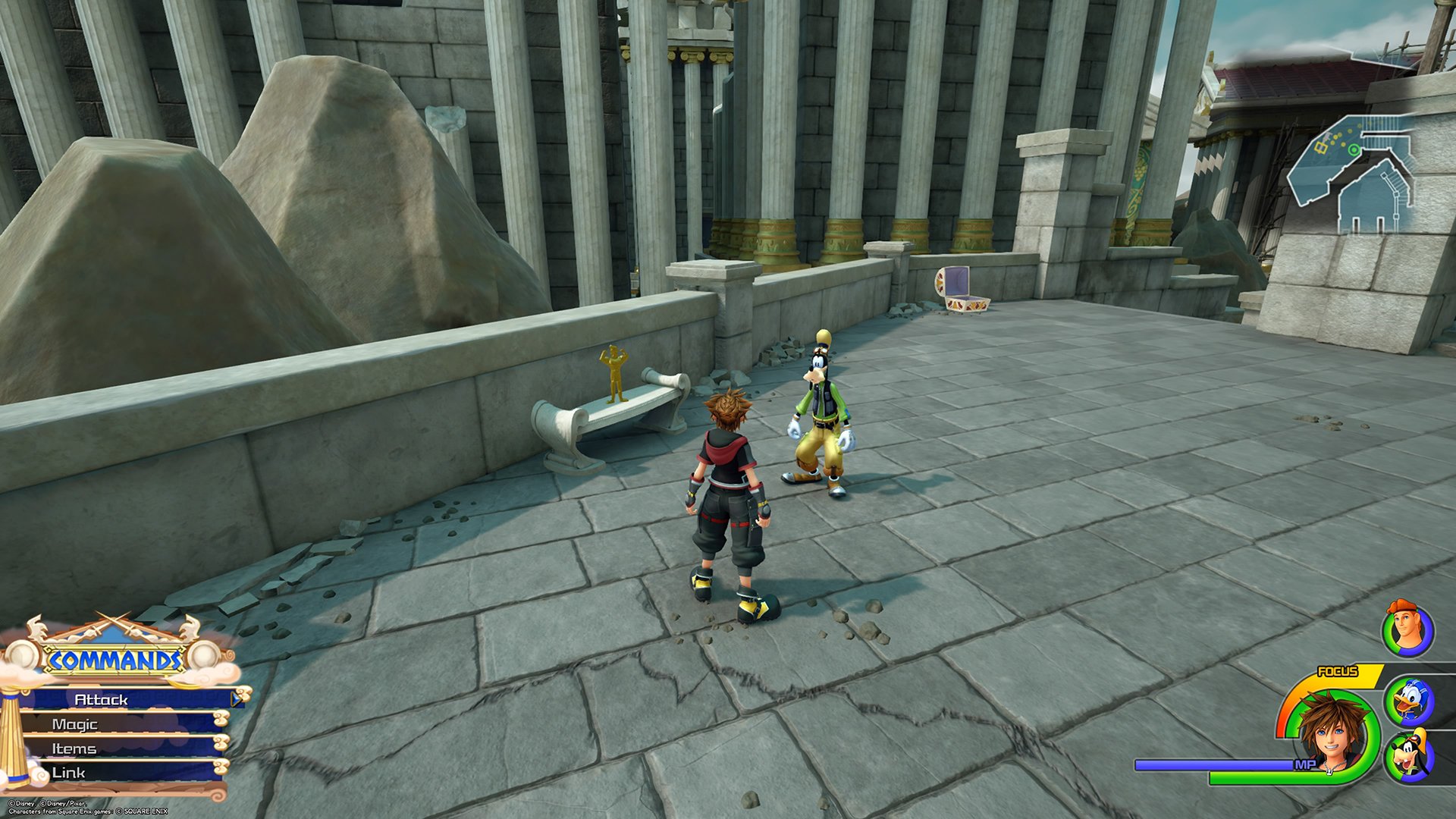
Task: Select the Attack command
Action: 121,700
